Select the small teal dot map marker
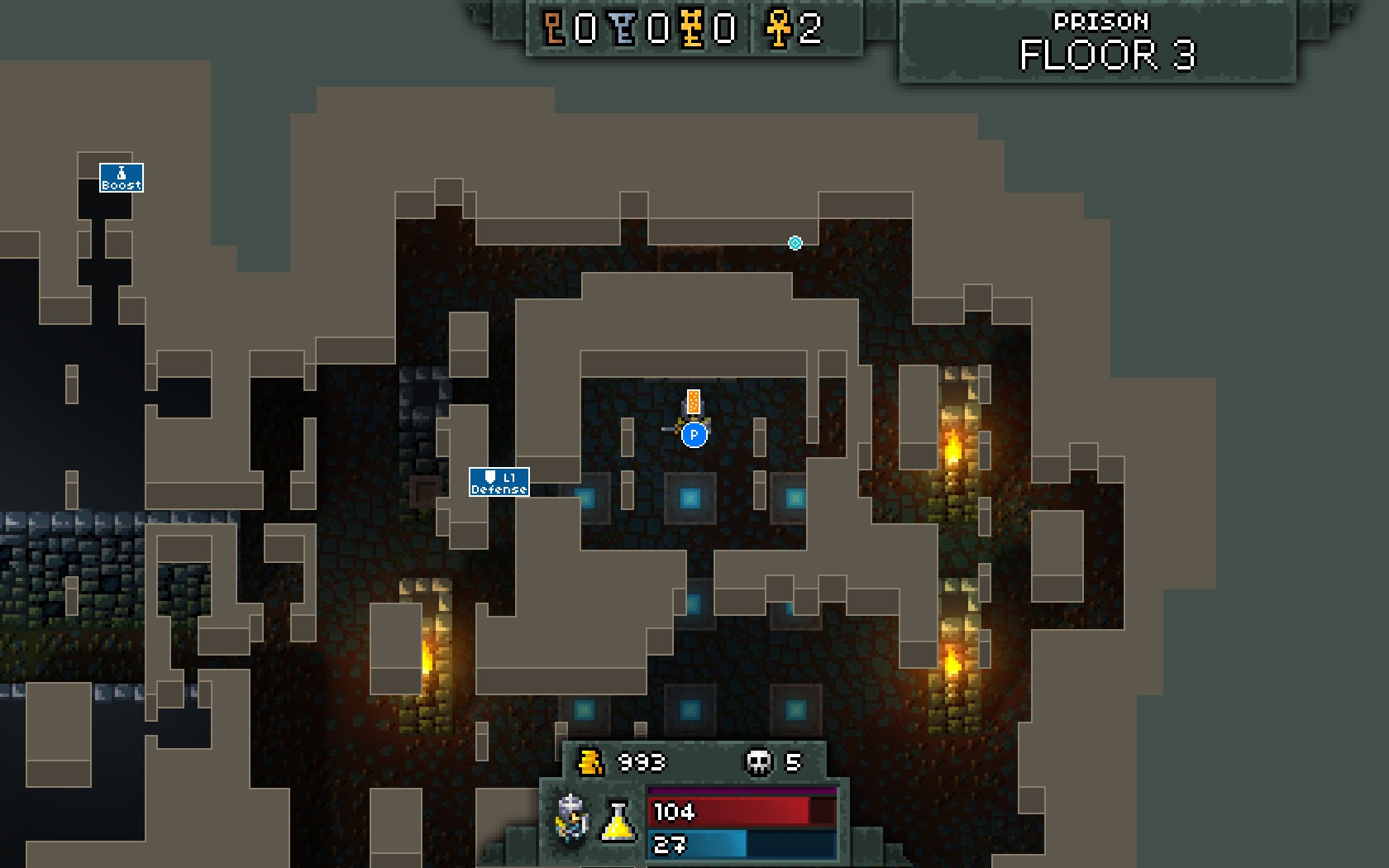Screen dimensions: 1389x868 795,243
